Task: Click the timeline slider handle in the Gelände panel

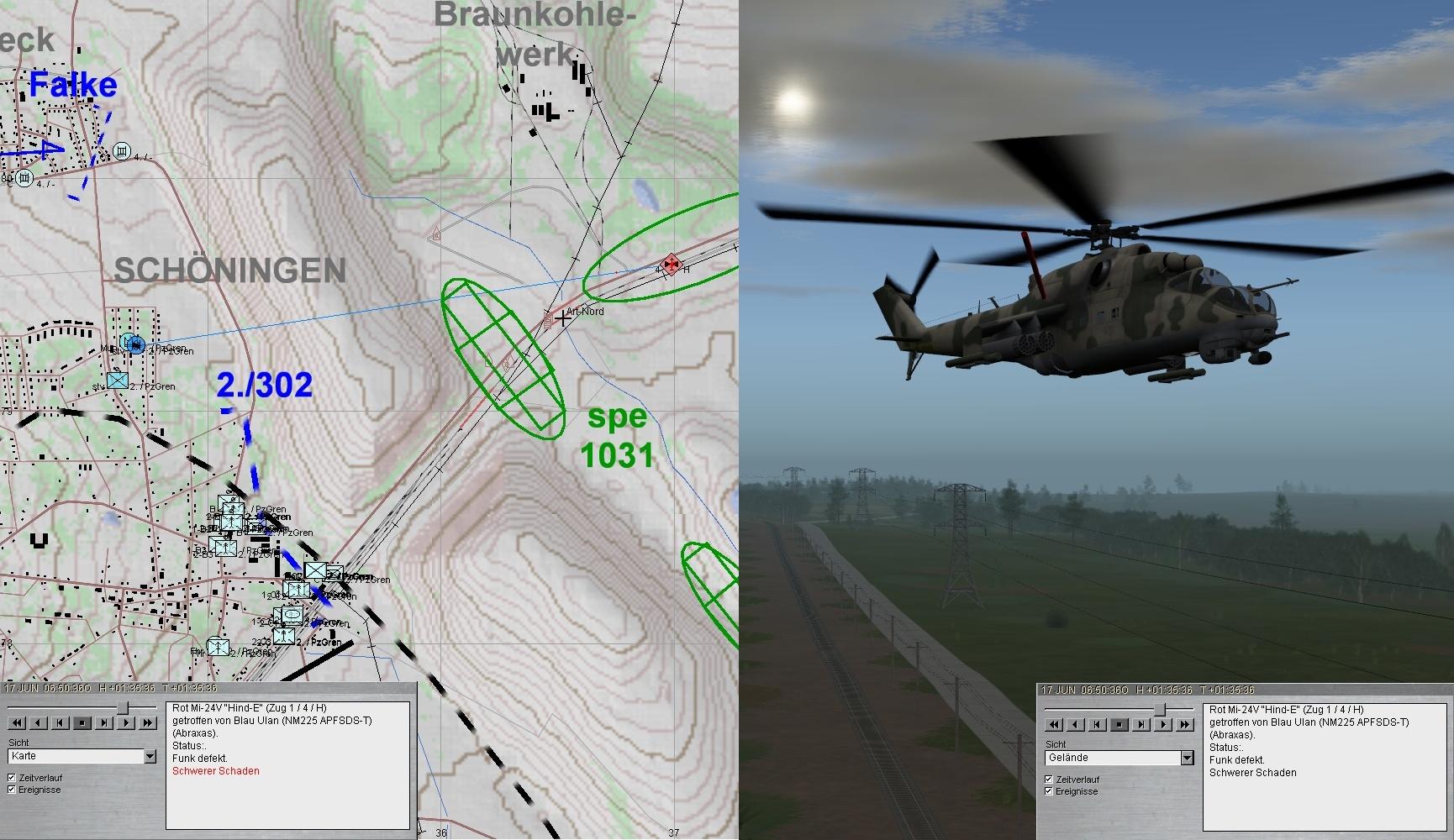Action: [1160, 710]
